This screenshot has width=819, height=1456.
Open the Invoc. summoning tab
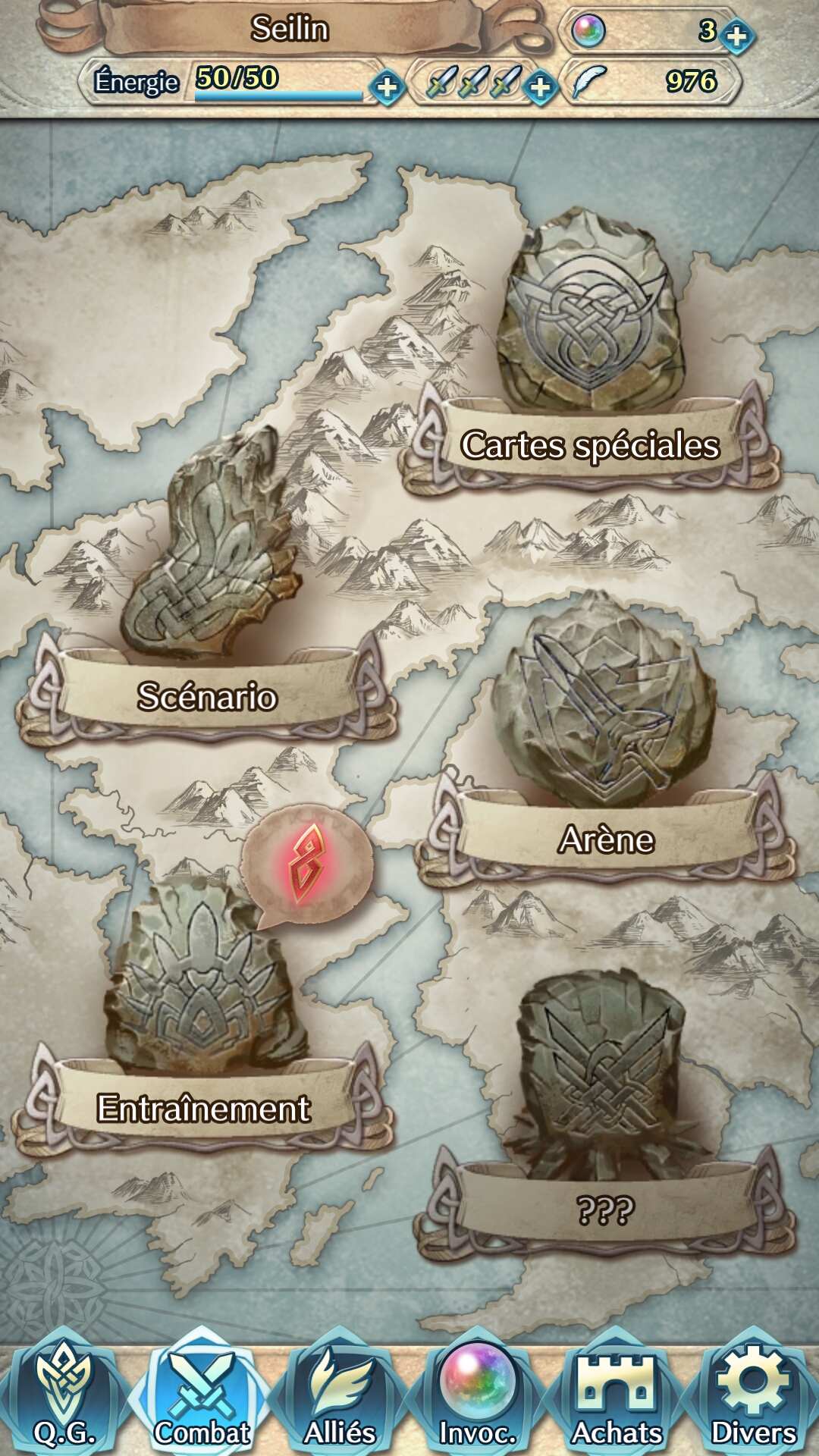(478, 1395)
